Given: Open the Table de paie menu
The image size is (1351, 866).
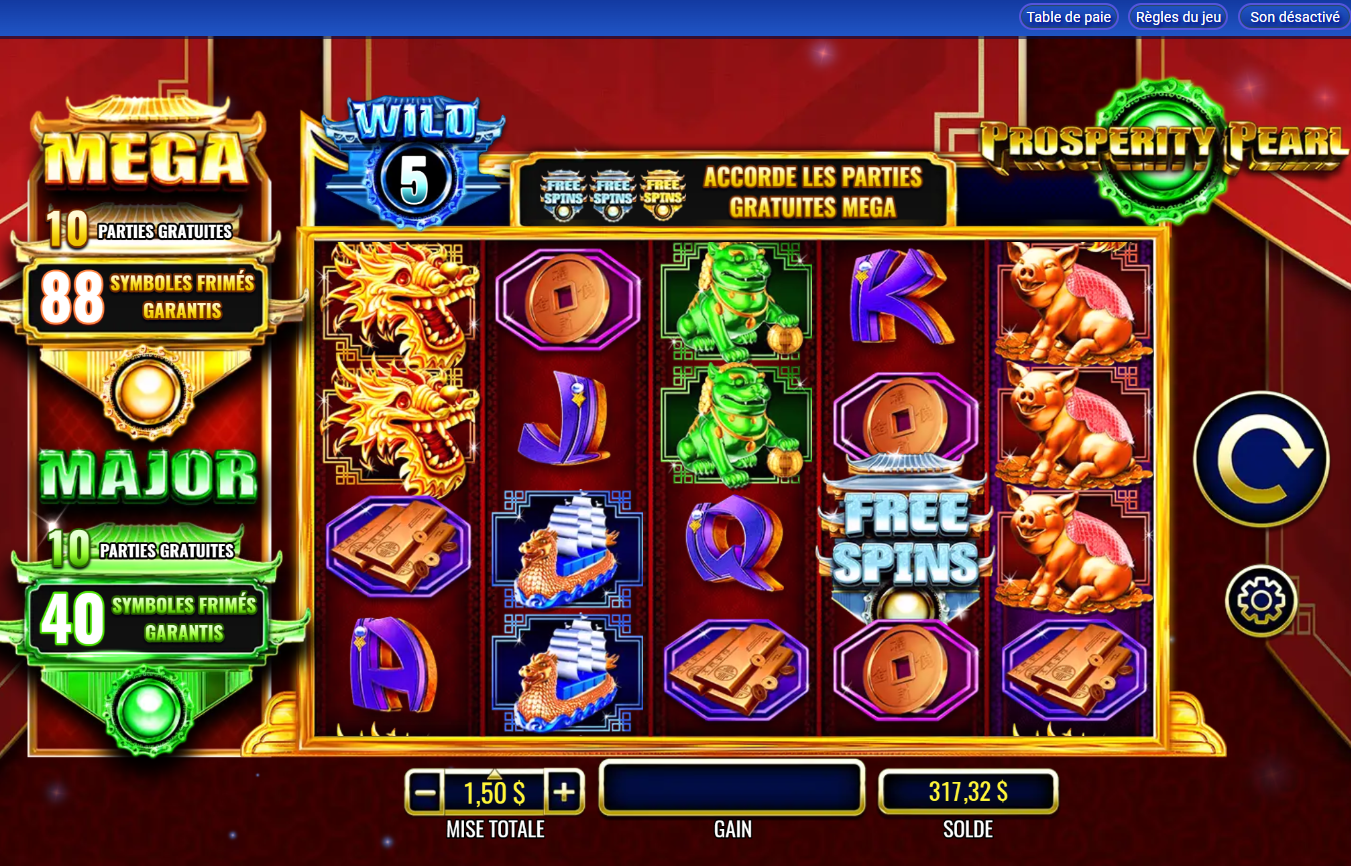Looking at the screenshot, I should click(x=1068, y=16).
